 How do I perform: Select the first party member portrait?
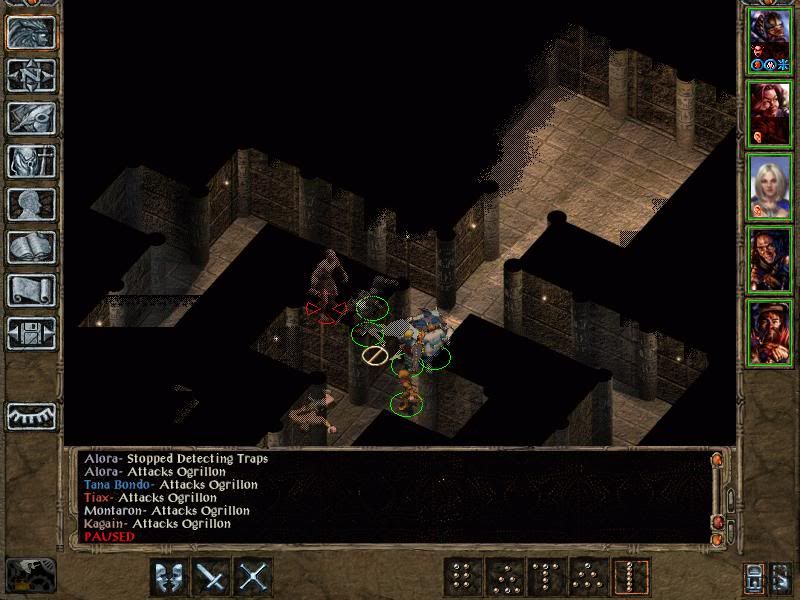769,40
